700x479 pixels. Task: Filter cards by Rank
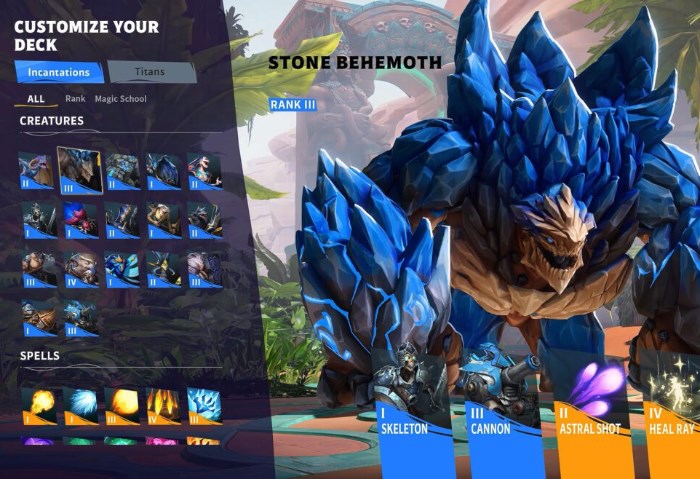point(75,99)
